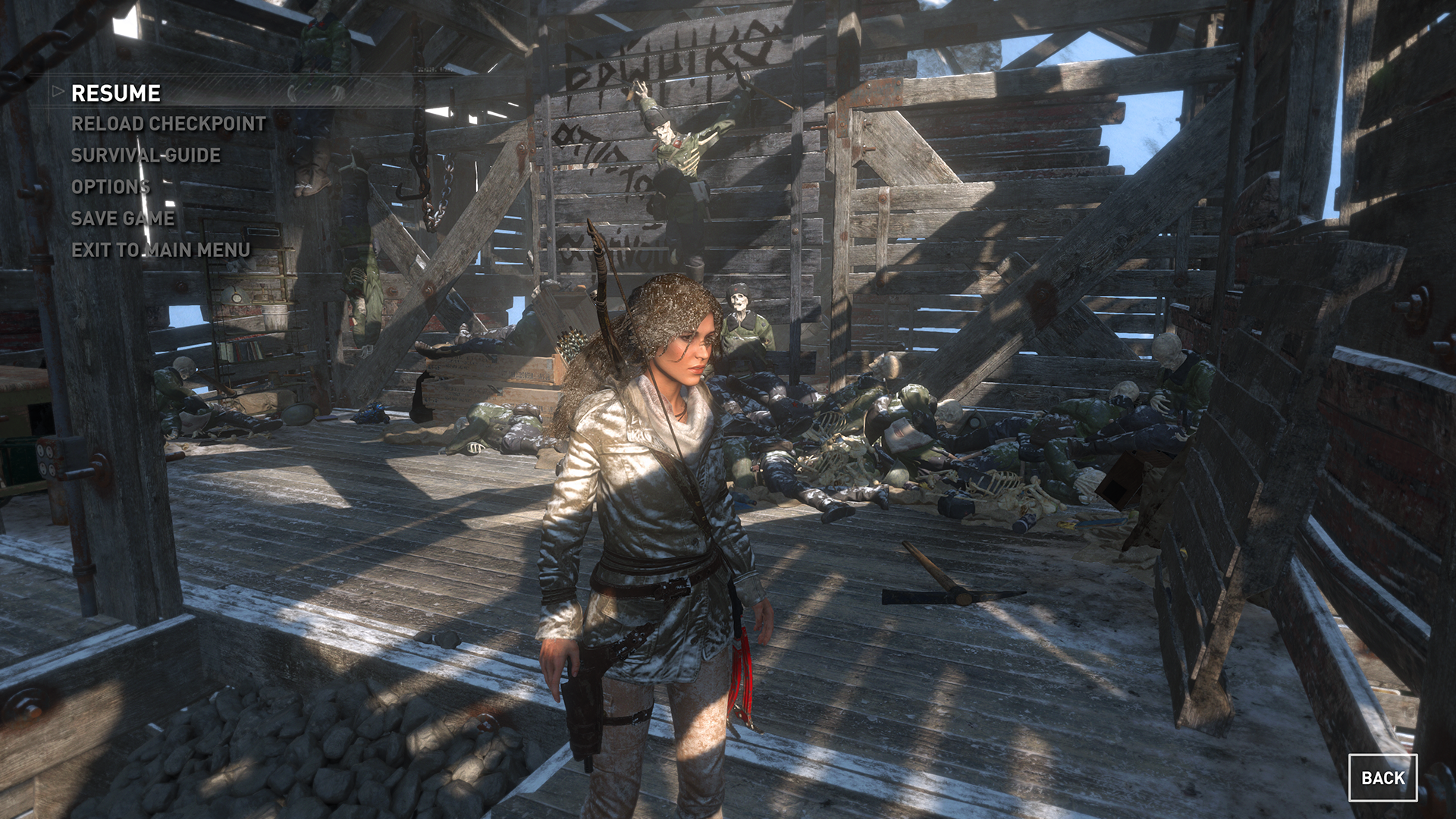Click the Back button
Image resolution: width=1456 pixels, height=819 pixels.
point(1382,777)
